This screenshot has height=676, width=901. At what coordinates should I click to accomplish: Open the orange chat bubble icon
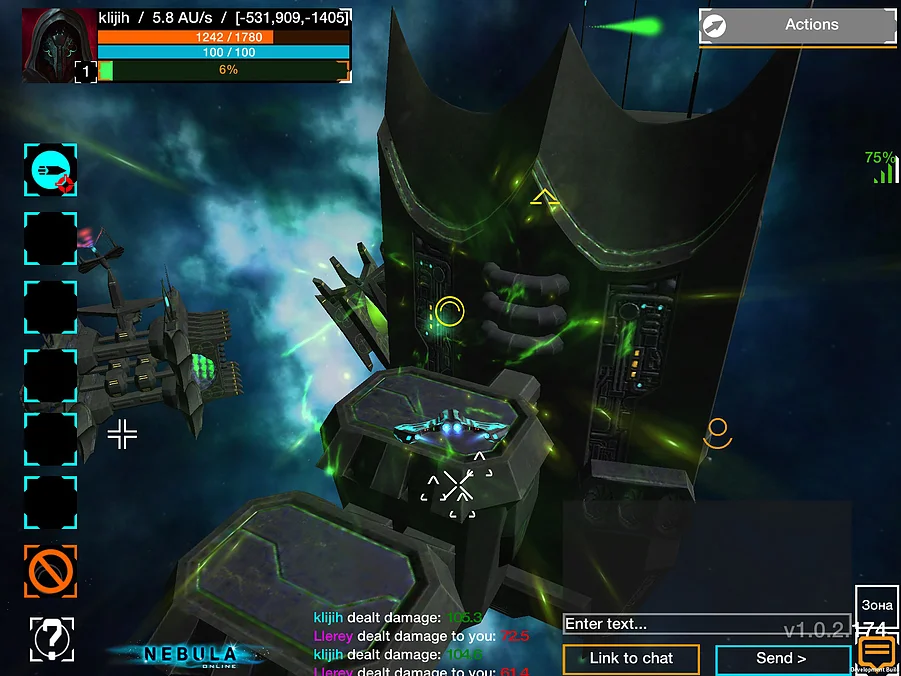click(x=876, y=652)
